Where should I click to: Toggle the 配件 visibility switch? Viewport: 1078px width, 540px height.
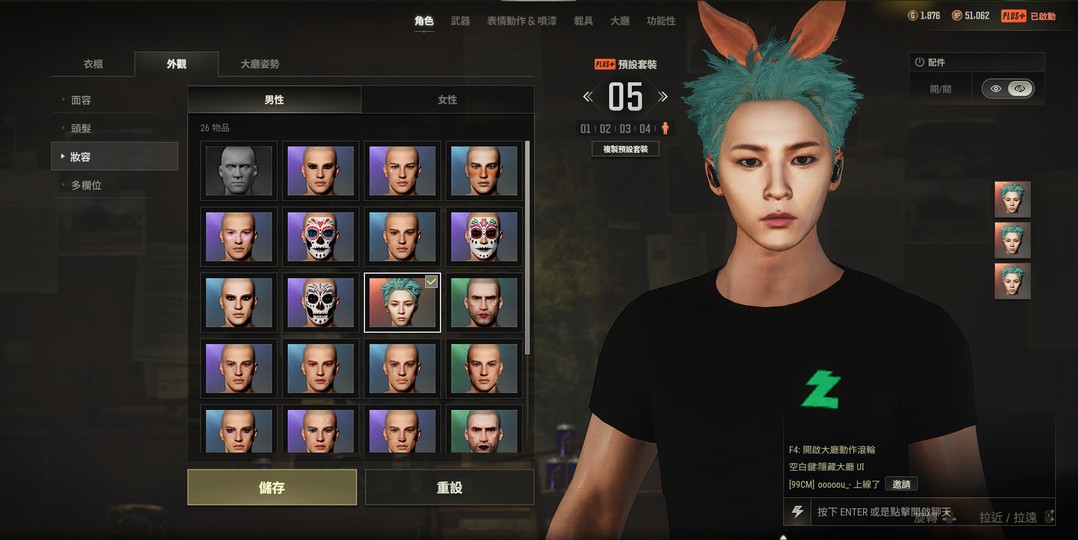coord(1007,89)
